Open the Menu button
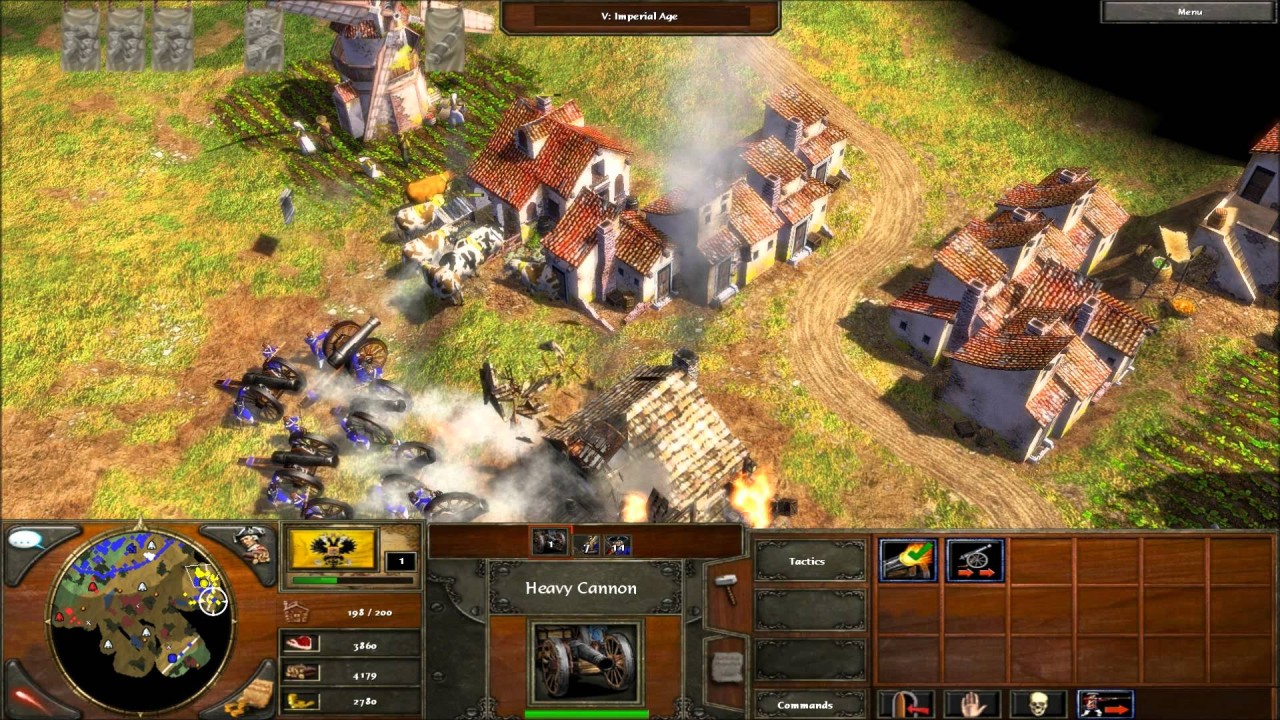The width and height of the screenshot is (1280, 720). click(x=1189, y=11)
